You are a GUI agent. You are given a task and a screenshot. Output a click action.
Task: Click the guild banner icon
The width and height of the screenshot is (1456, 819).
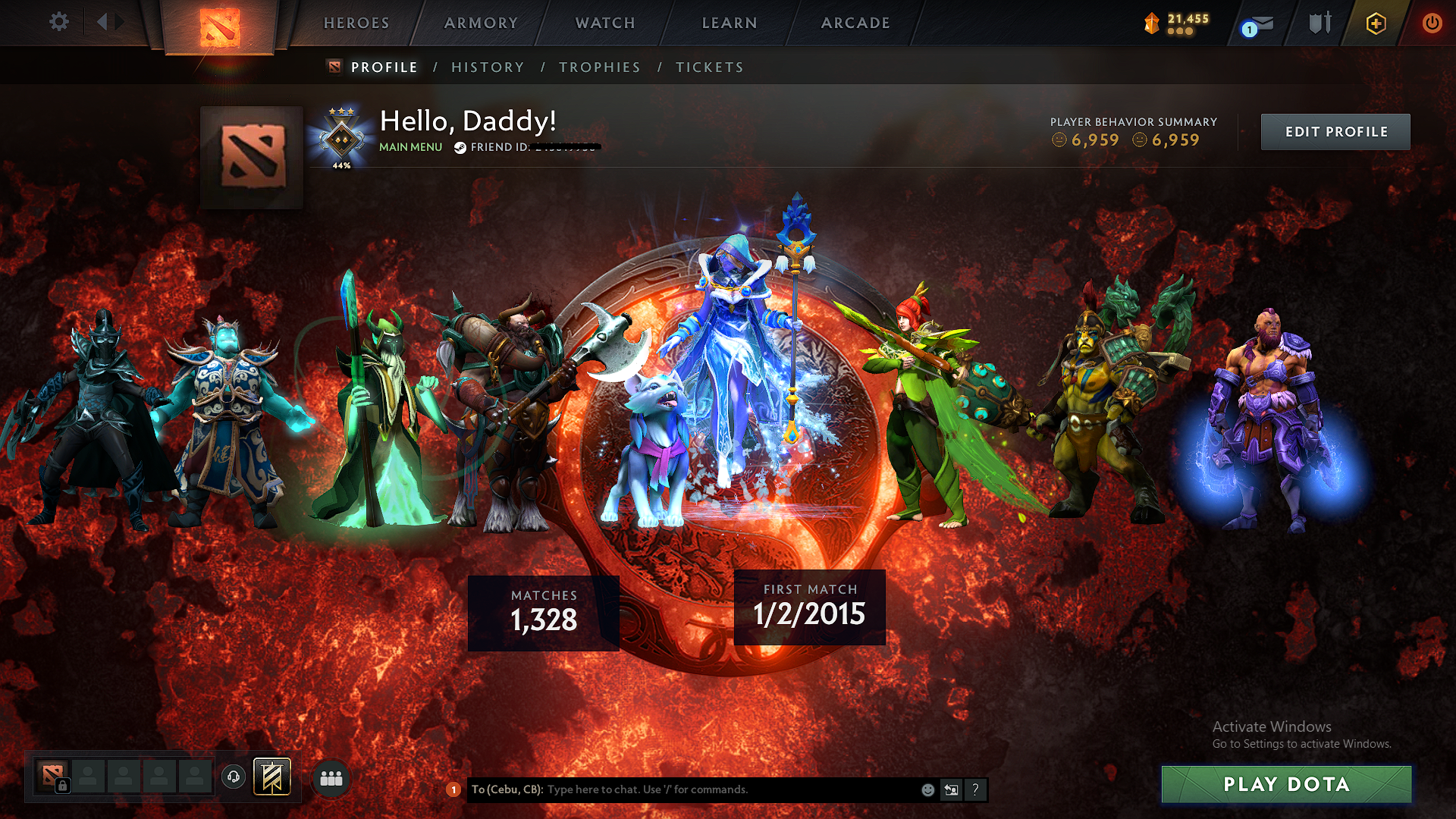click(x=271, y=777)
